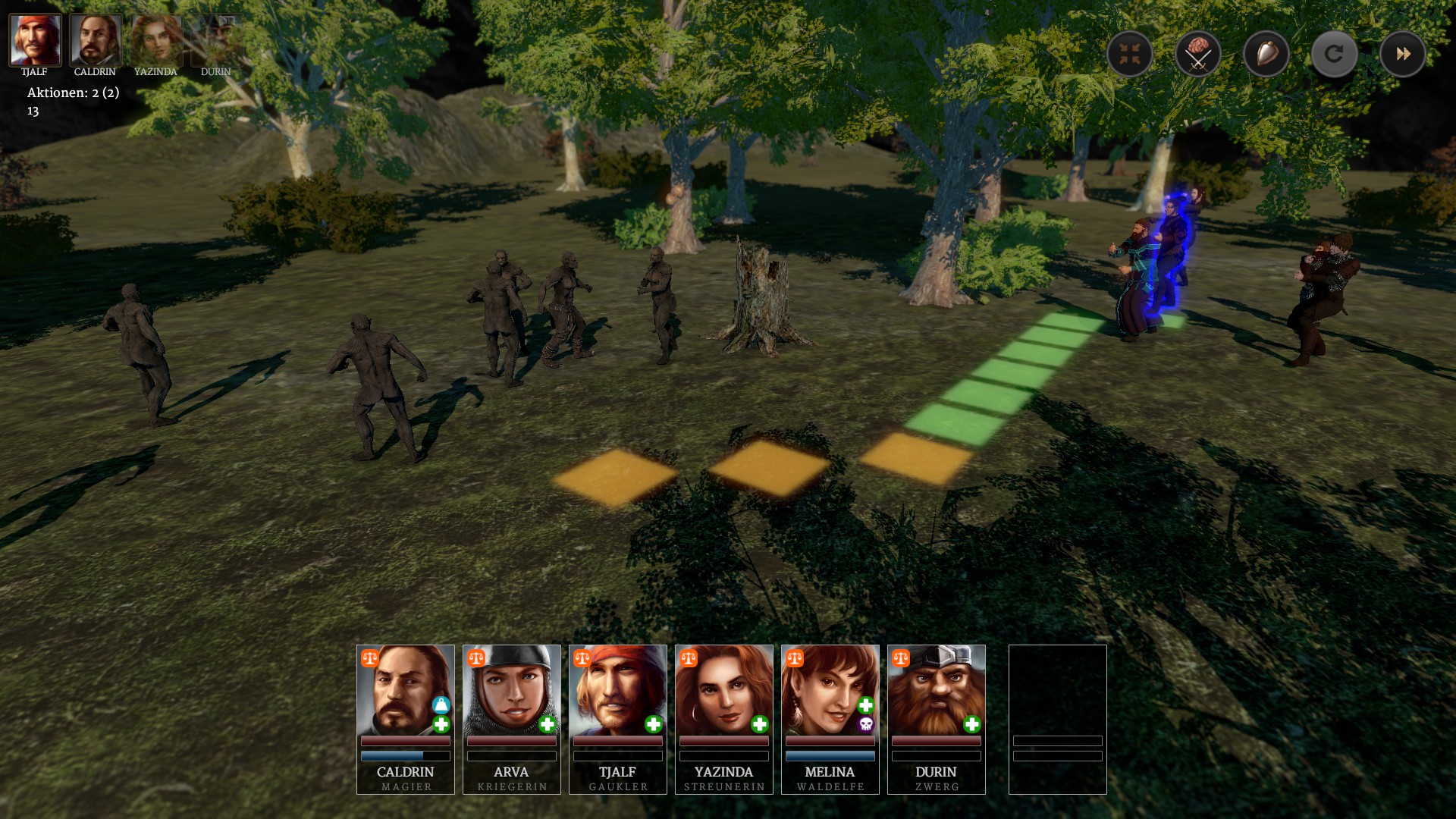Click the circular arrow redo button

click(1334, 54)
